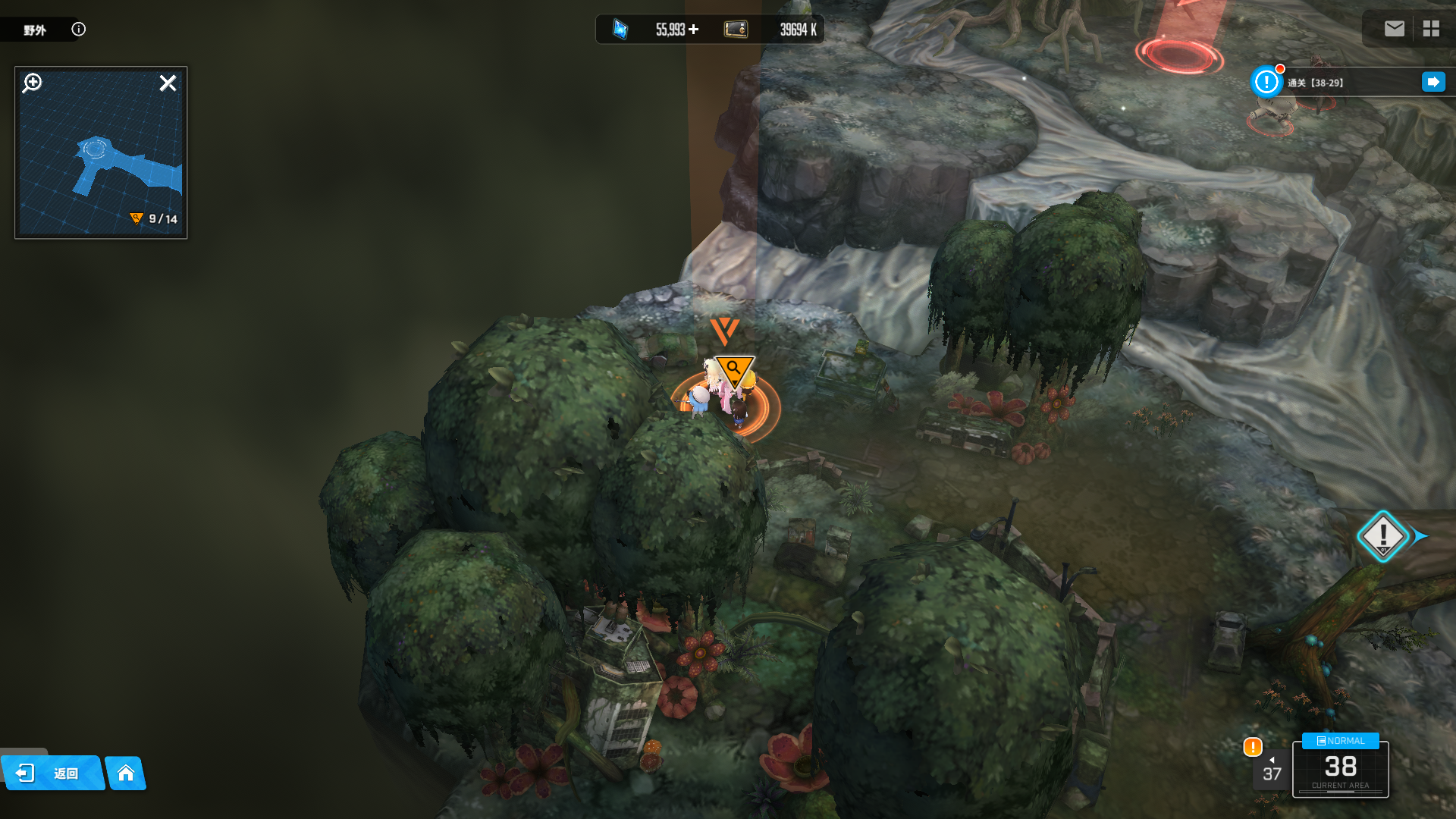Zoom in the minimap with magnifier

coord(33,83)
